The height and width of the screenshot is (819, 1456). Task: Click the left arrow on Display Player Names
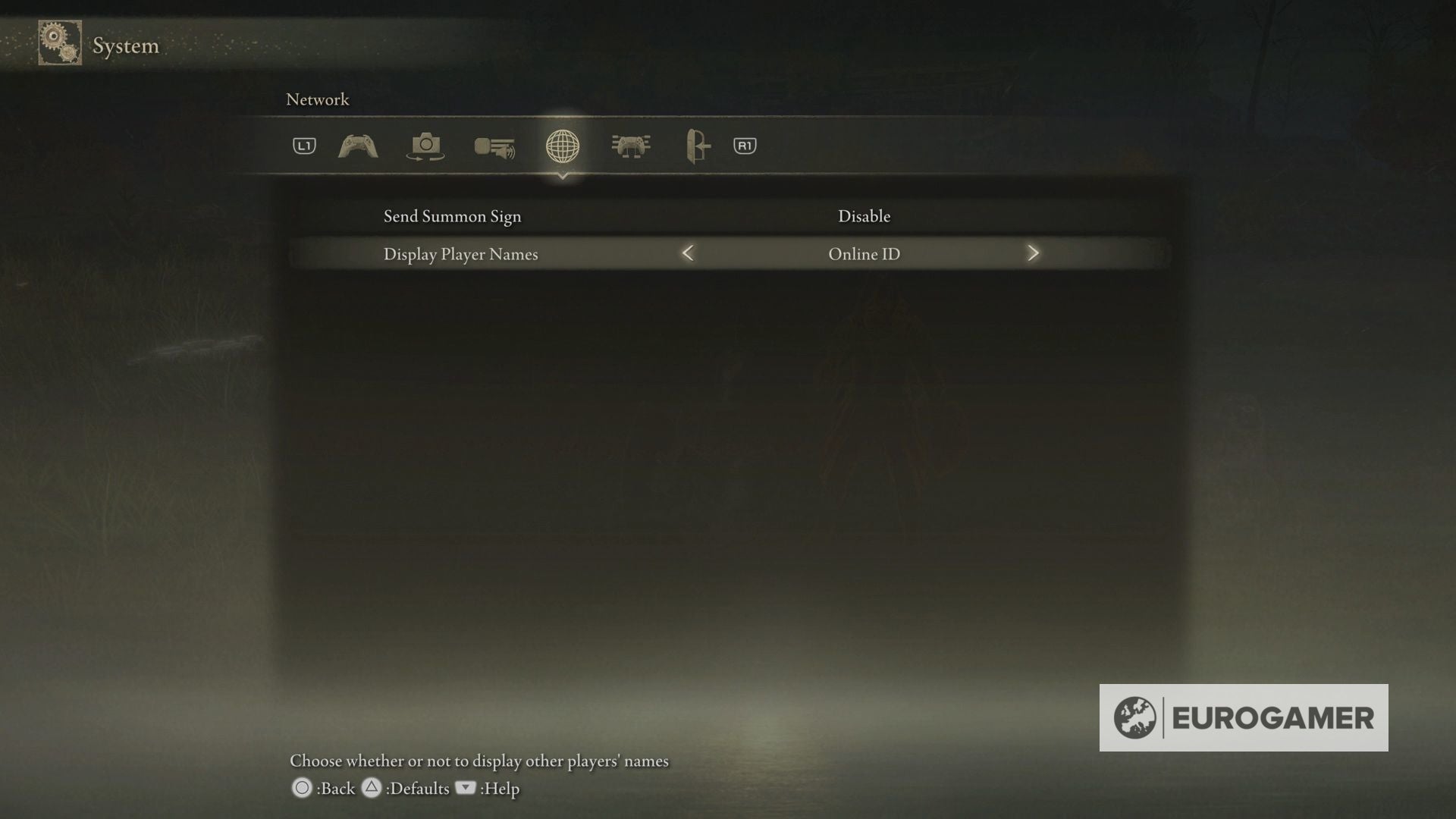[688, 254]
